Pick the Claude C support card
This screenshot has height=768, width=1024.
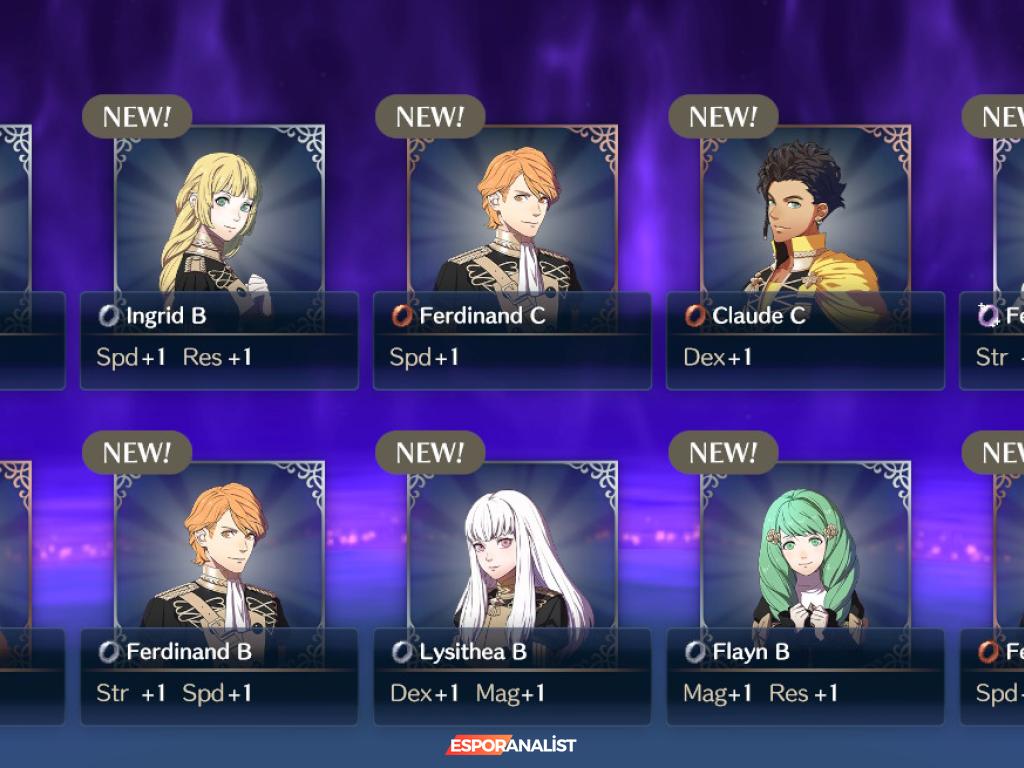tap(805, 250)
